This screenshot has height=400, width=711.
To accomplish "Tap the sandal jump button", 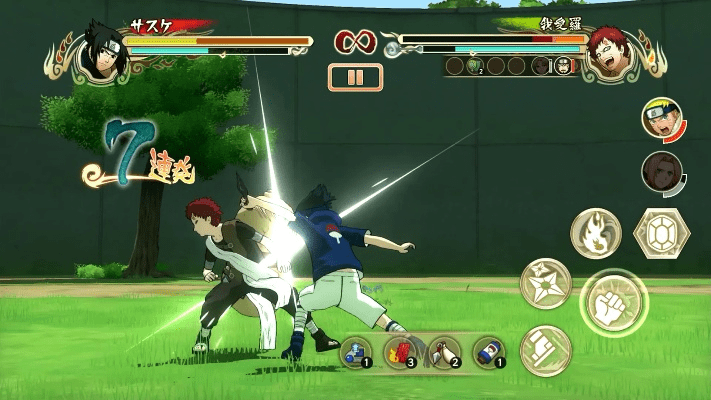I will point(545,350).
